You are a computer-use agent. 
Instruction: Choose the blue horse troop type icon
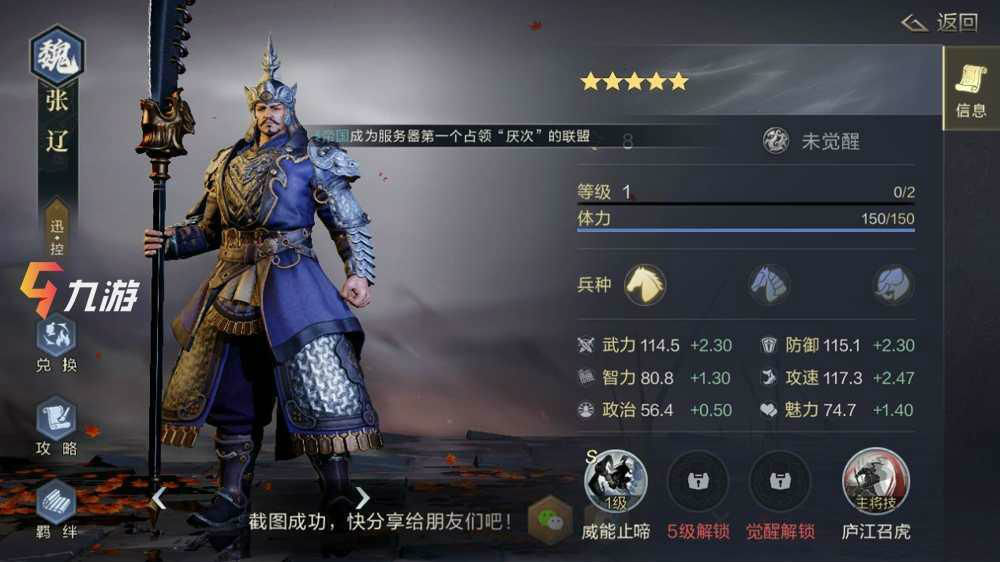tap(769, 285)
